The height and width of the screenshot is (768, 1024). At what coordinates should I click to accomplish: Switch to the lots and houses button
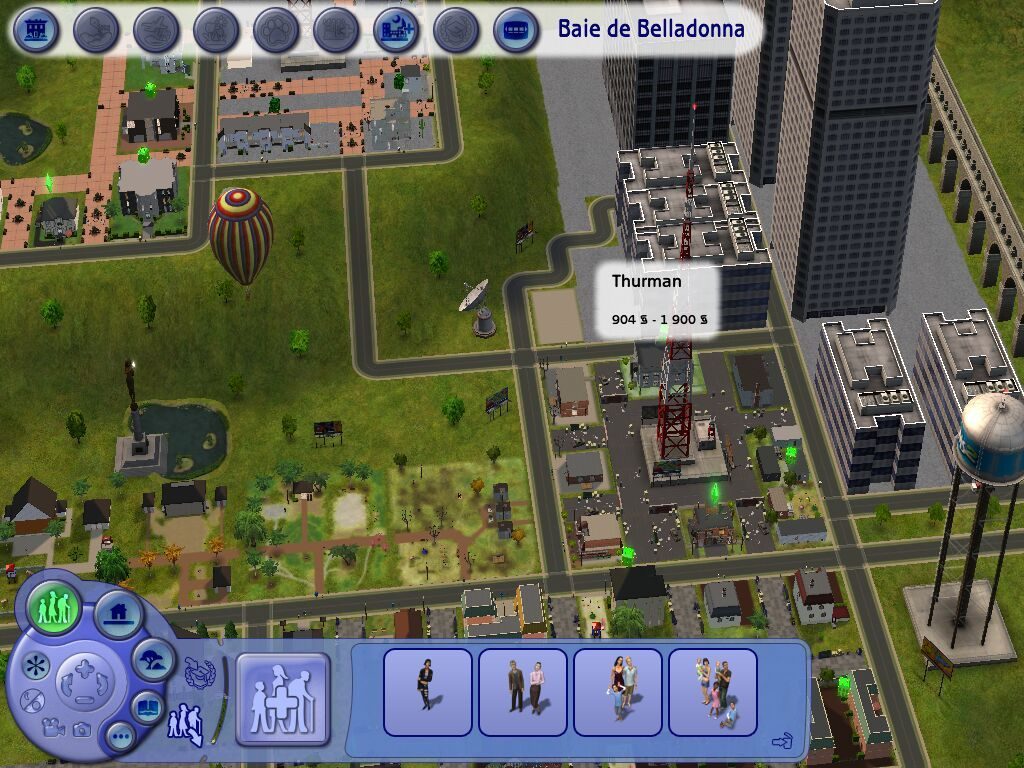(117, 612)
